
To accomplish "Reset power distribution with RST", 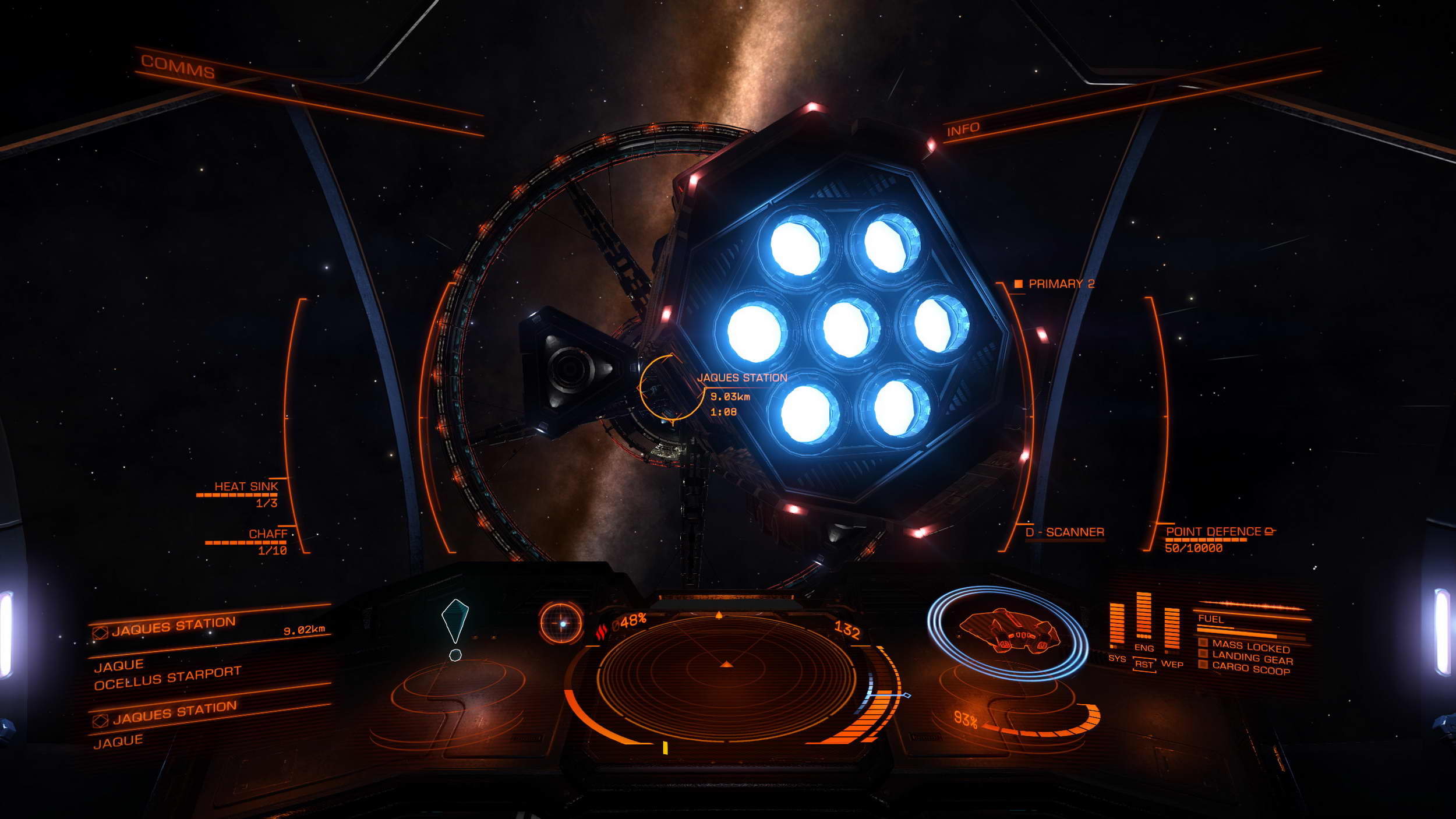I will (1144, 665).
